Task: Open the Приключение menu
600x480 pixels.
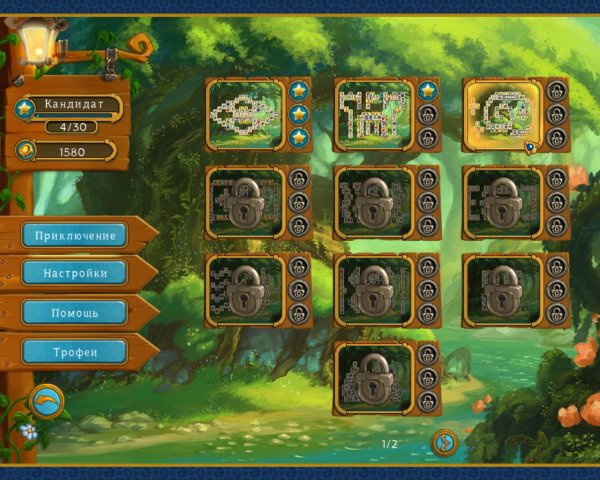Action: point(75,236)
